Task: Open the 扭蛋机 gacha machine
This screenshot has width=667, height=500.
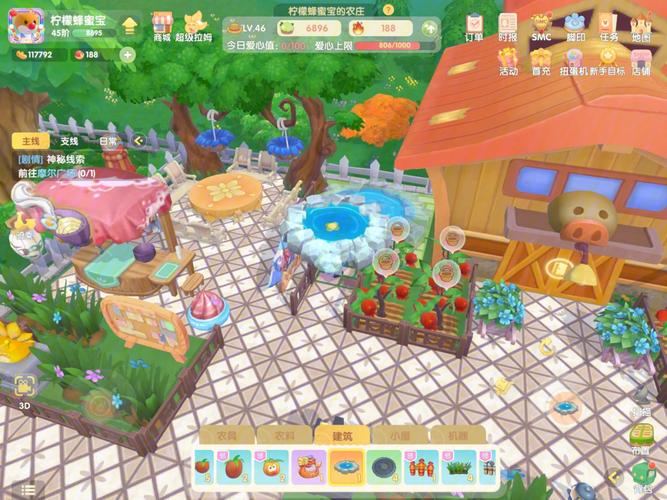Action: (x=574, y=62)
